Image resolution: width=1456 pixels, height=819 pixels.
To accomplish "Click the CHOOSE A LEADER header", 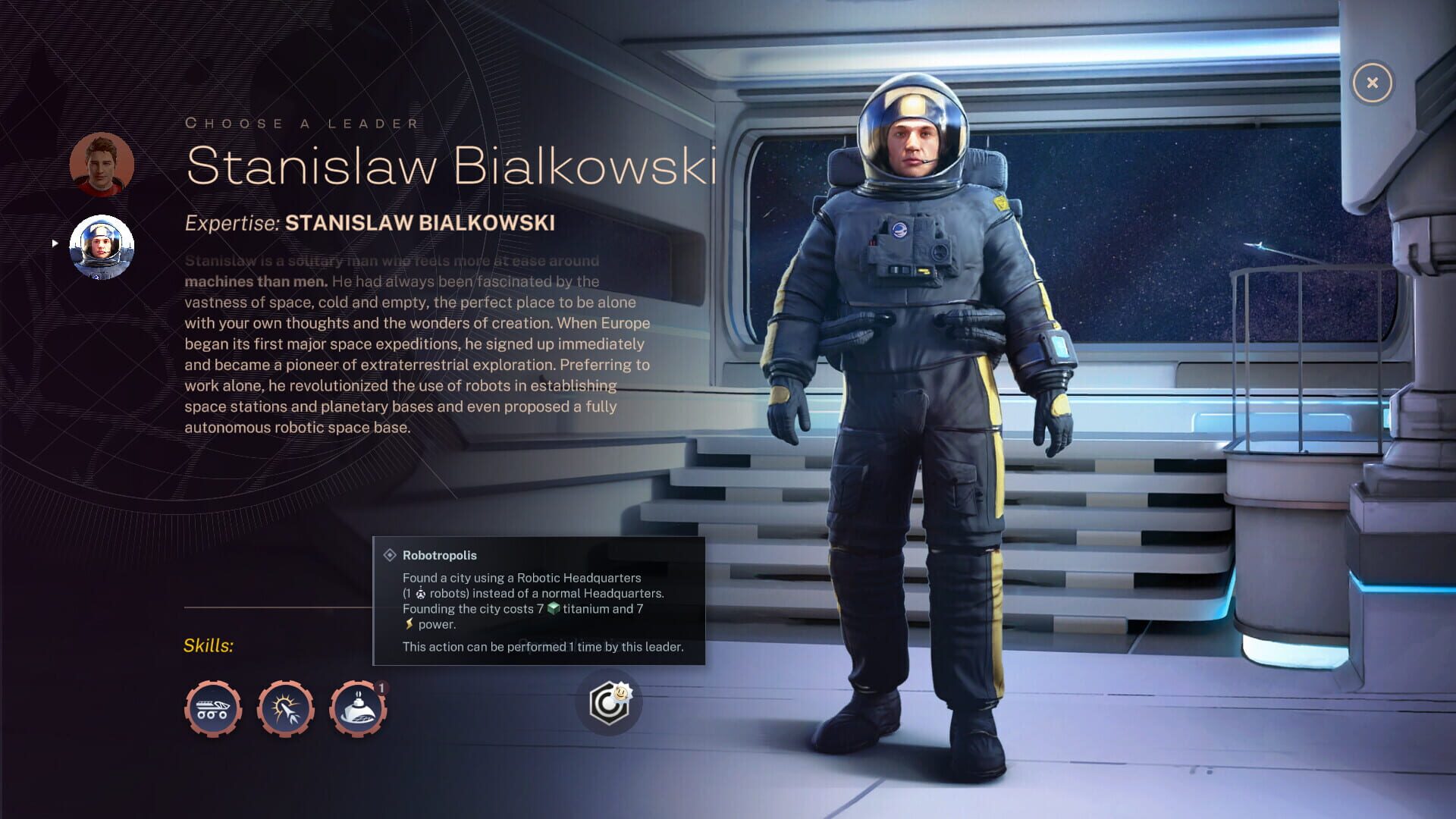I will pyautogui.click(x=303, y=122).
